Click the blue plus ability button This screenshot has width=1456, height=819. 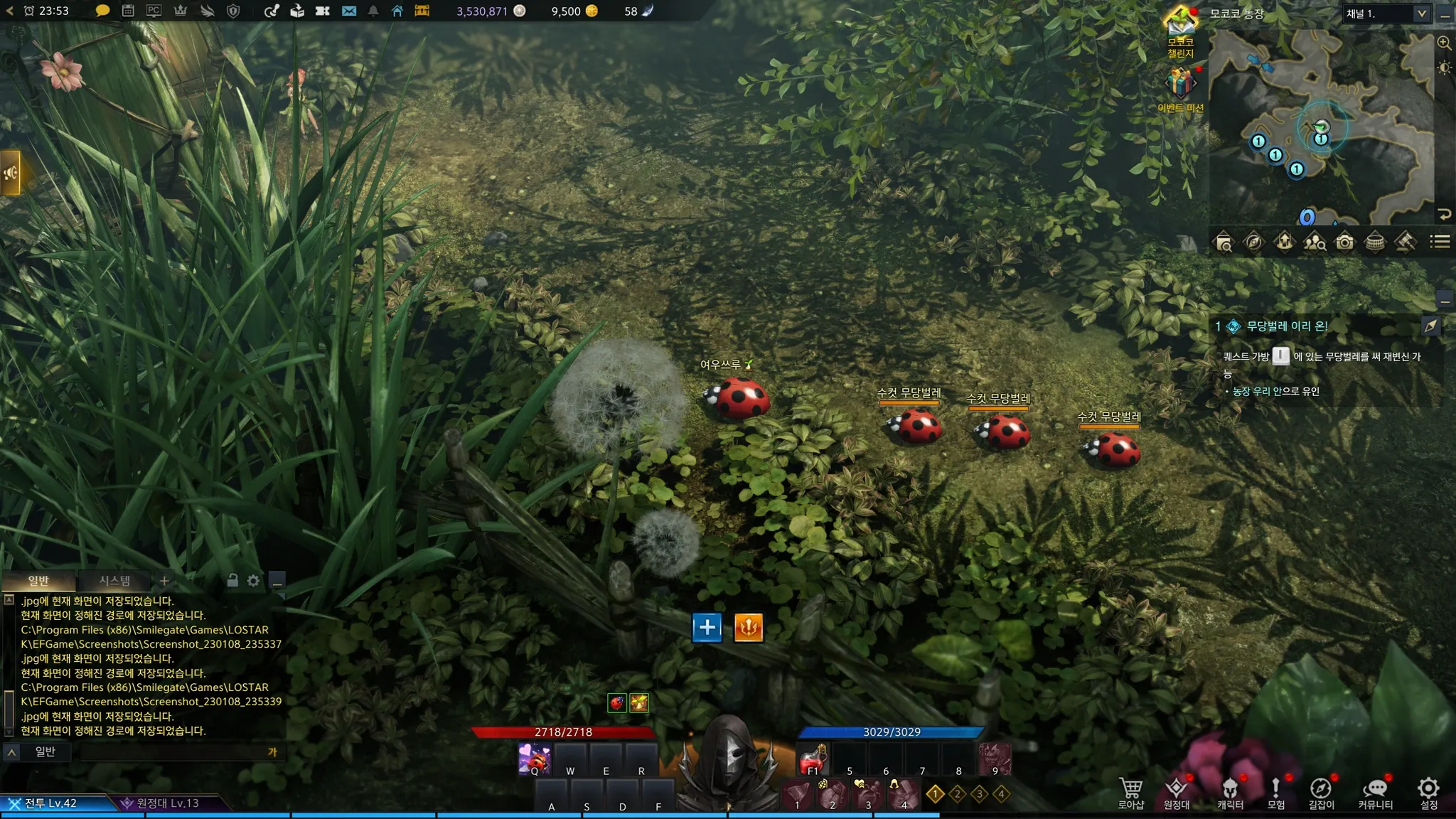click(707, 627)
